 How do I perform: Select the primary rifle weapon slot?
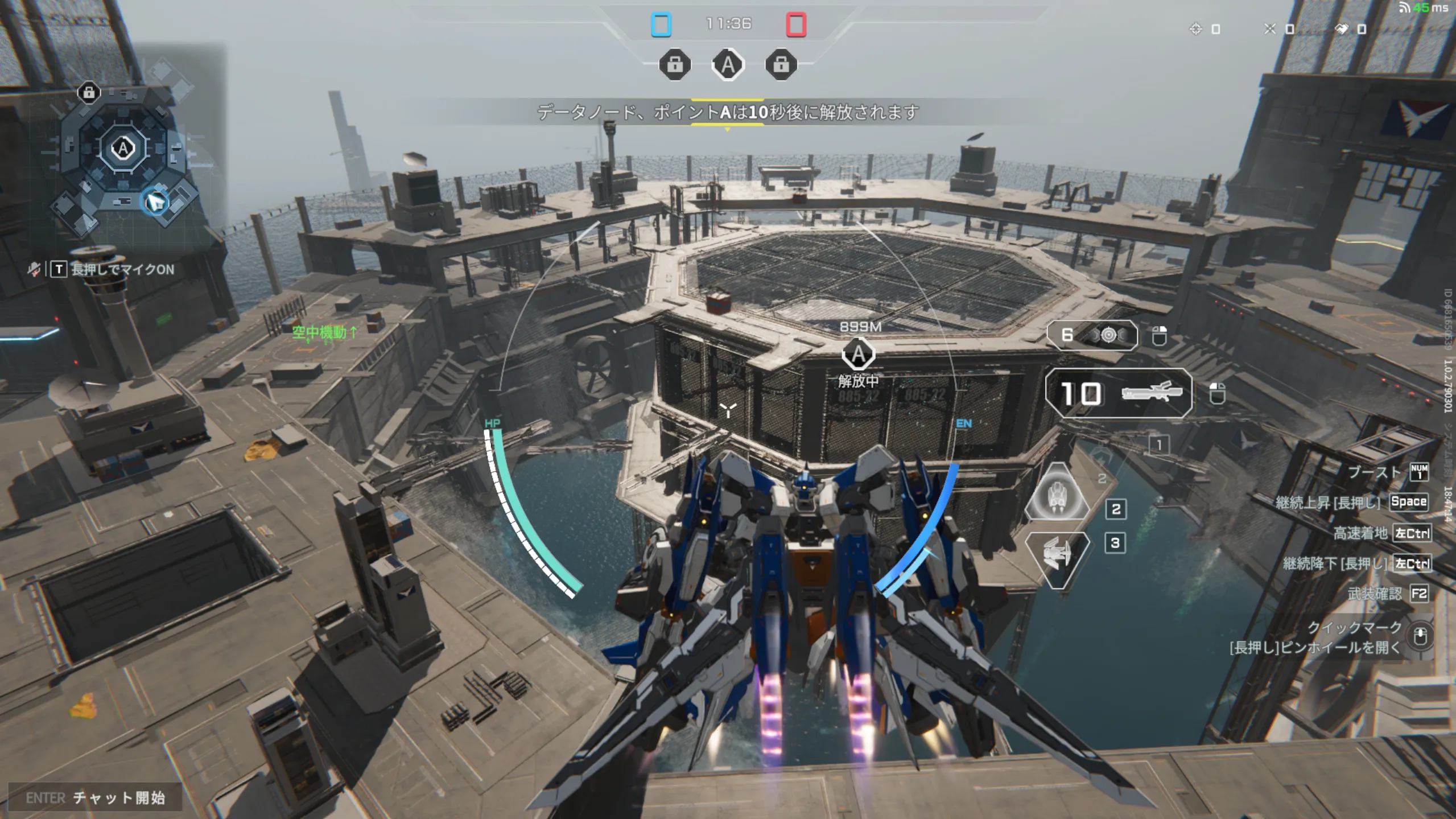[1118, 393]
